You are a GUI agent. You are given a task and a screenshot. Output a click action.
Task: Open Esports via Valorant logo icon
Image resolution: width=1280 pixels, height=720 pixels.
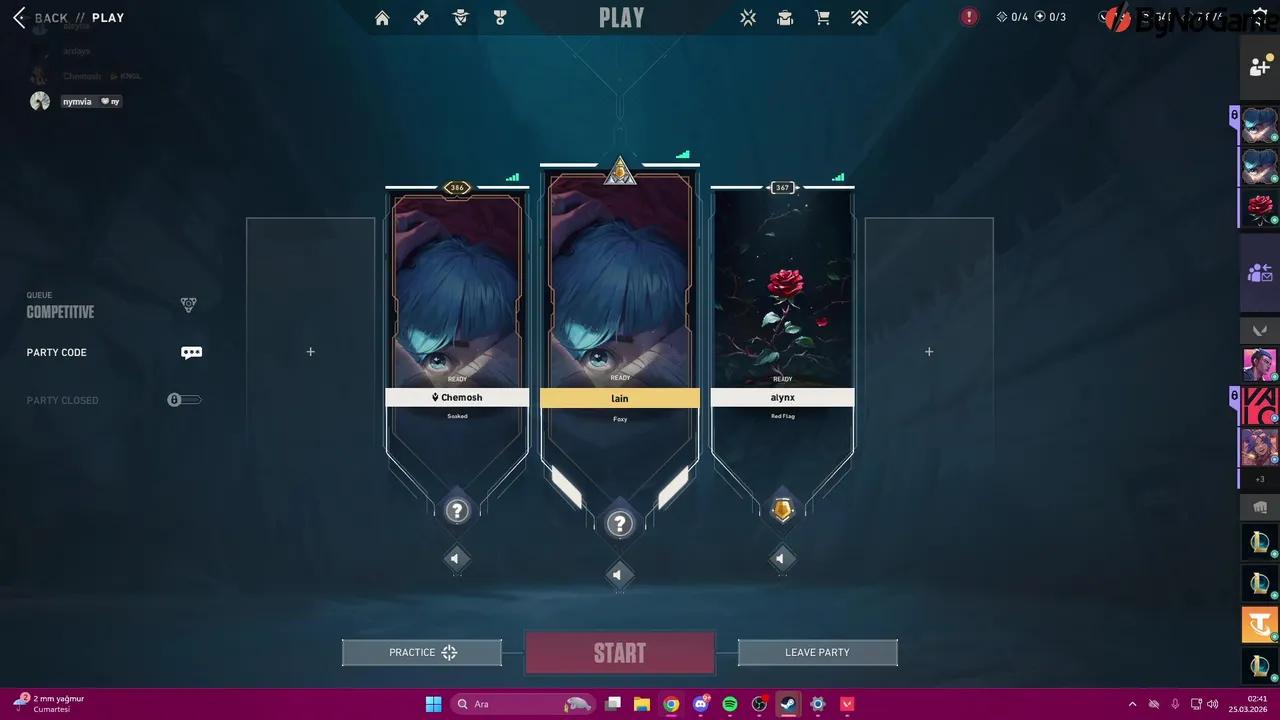click(748, 17)
